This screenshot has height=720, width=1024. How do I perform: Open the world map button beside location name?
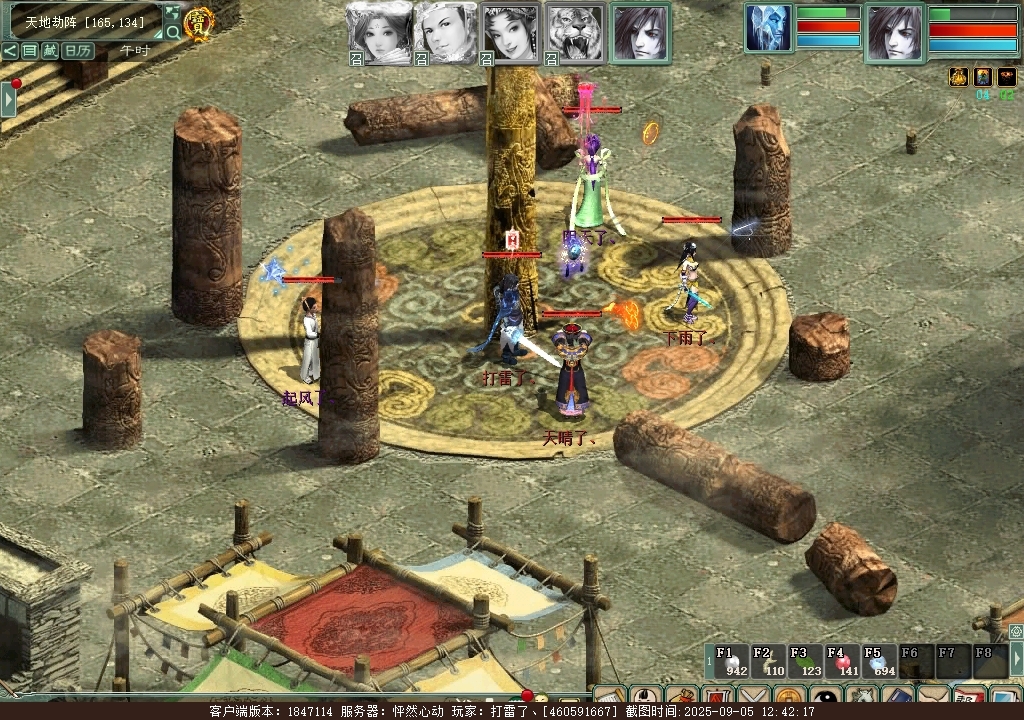(x=172, y=13)
